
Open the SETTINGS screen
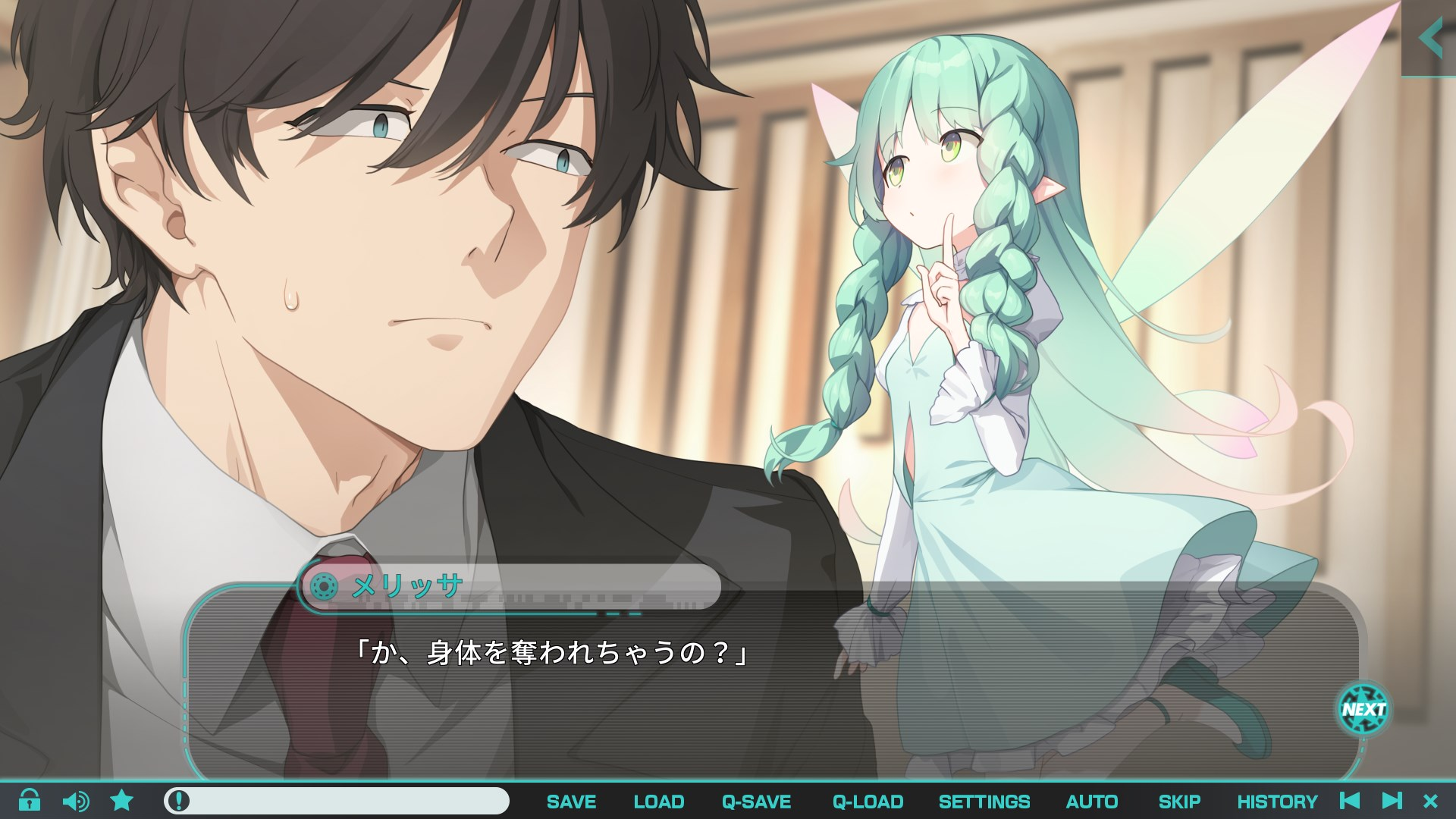[984, 802]
